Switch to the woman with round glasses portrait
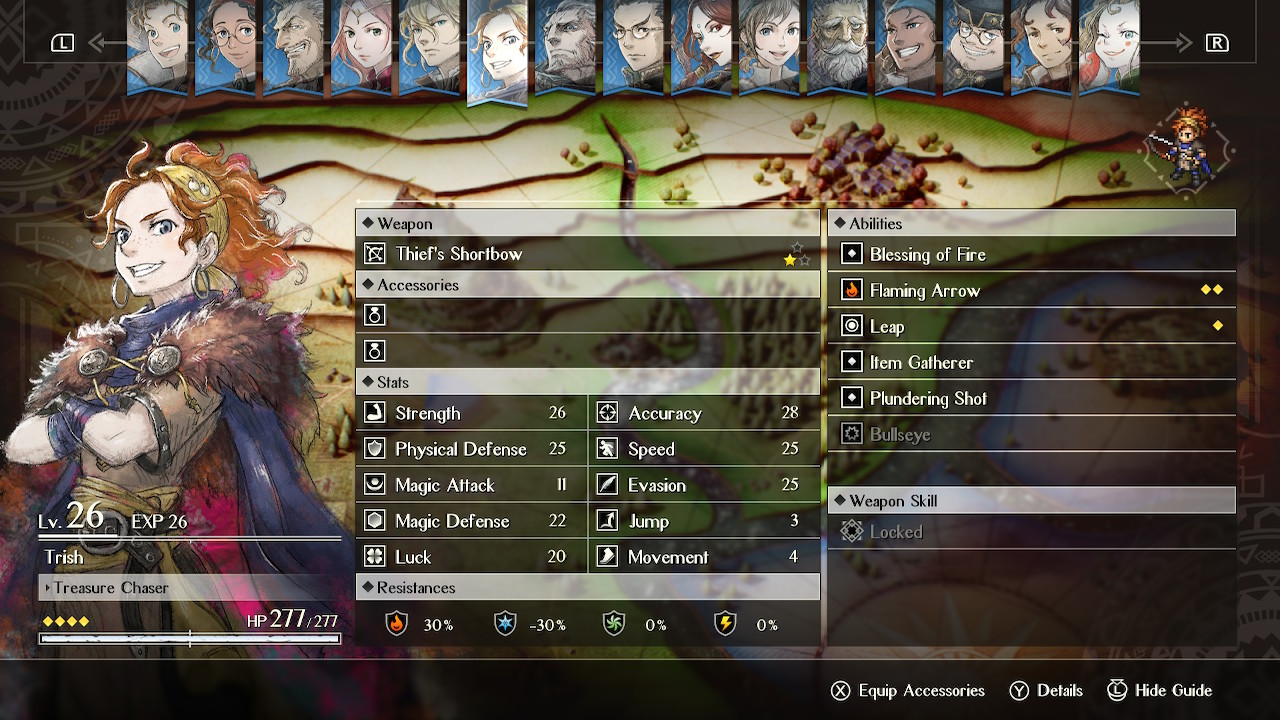The height and width of the screenshot is (720, 1280). pyautogui.click(x=225, y=46)
